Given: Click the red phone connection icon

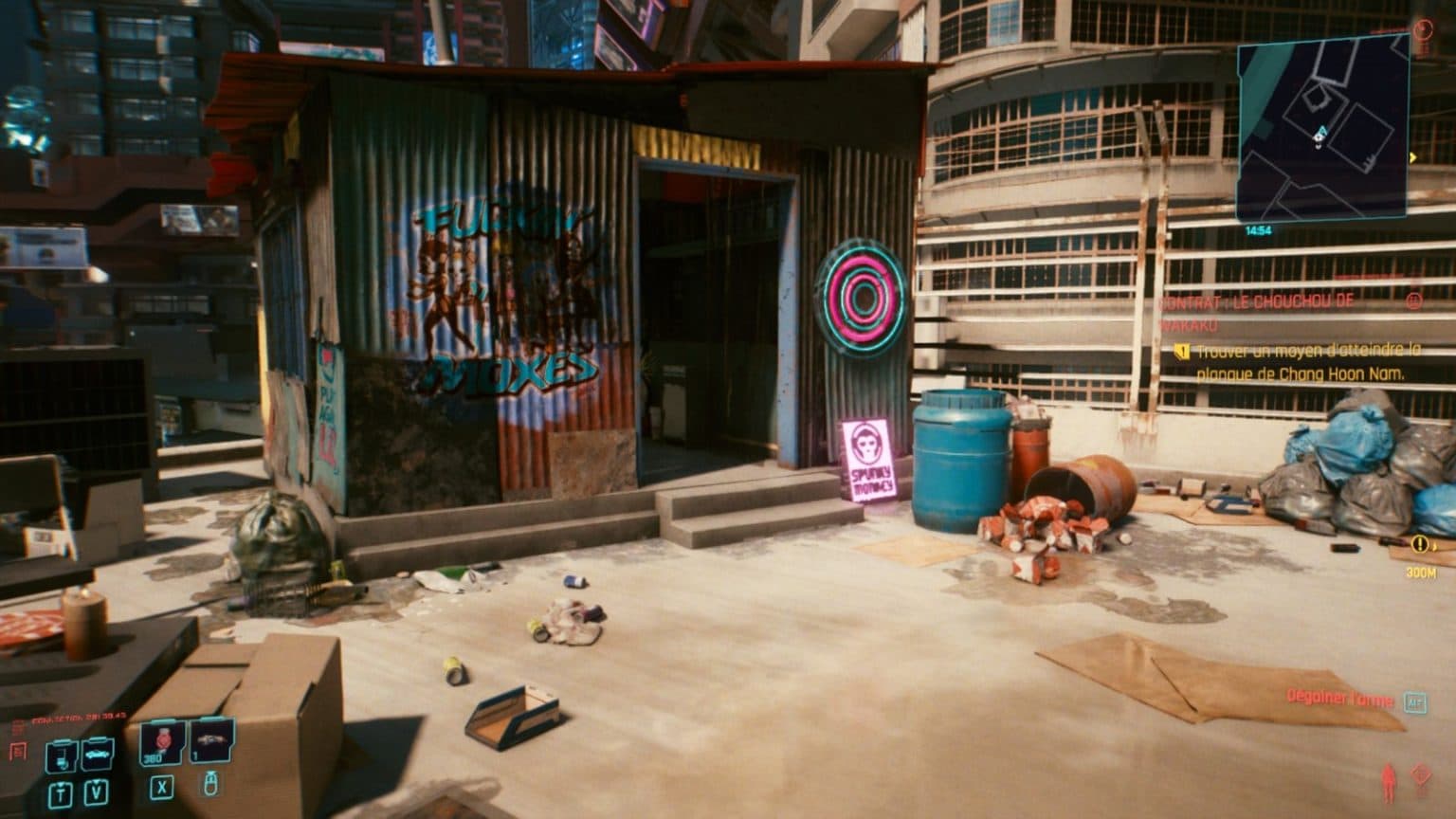Looking at the screenshot, I should click(20, 750).
